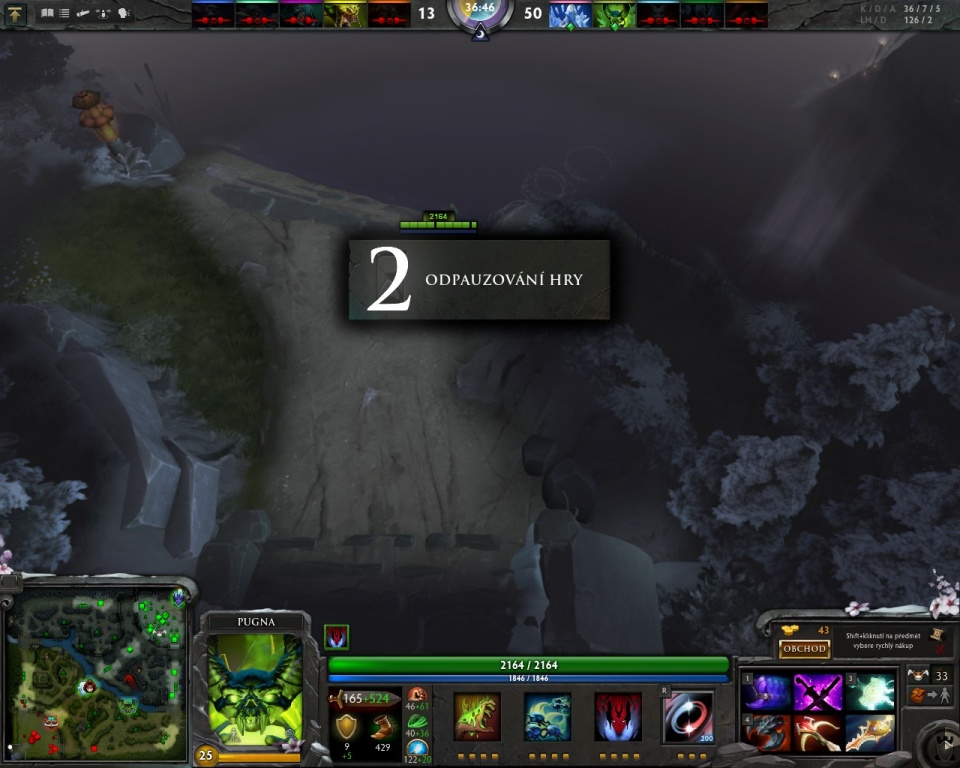
Task: Cast Pugna's Nether Blast ability
Action: point(477,716)
